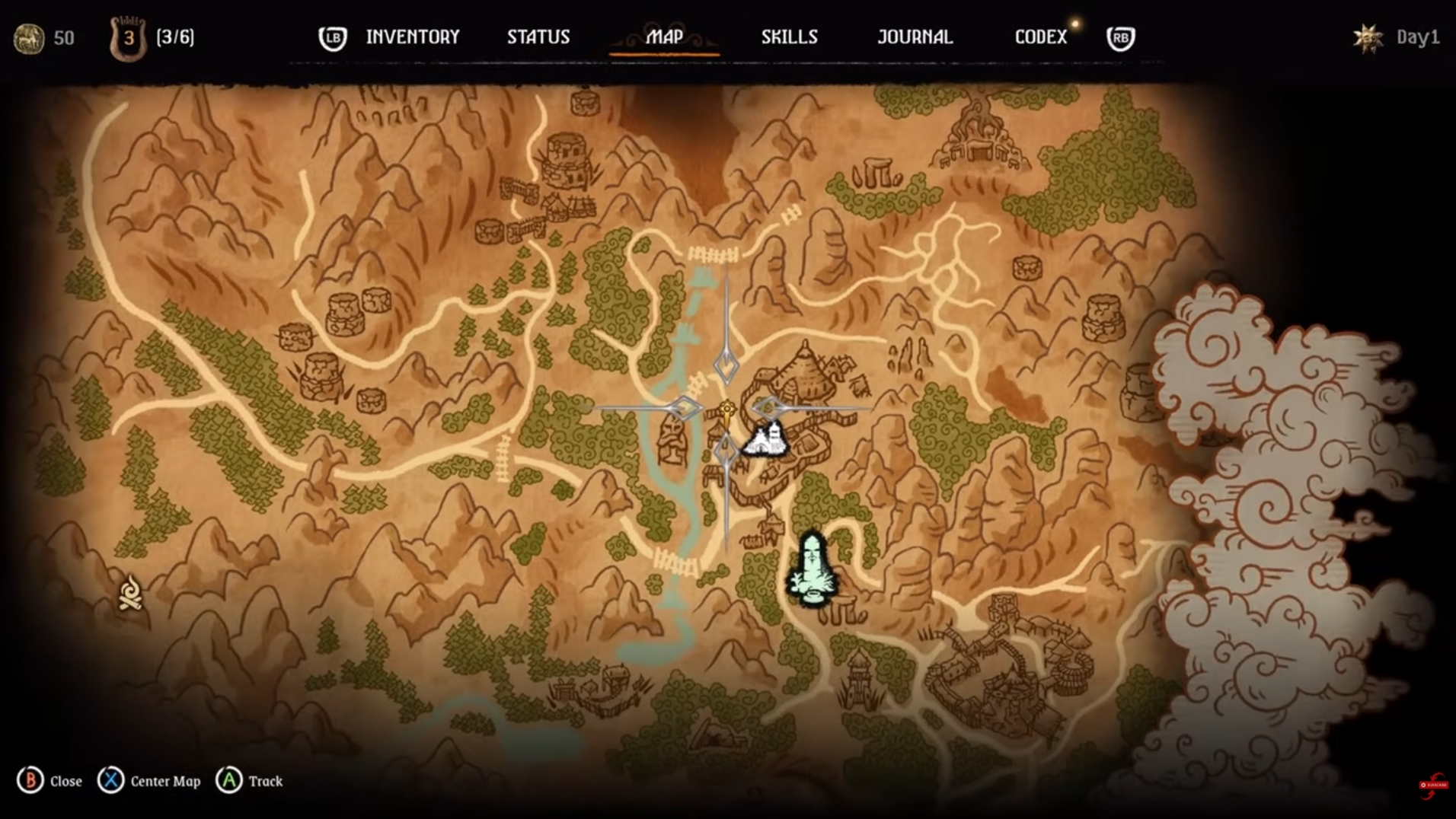Screen dimensions: 1456x819
Task: Select the Map tab
Action: coord(664,37)
